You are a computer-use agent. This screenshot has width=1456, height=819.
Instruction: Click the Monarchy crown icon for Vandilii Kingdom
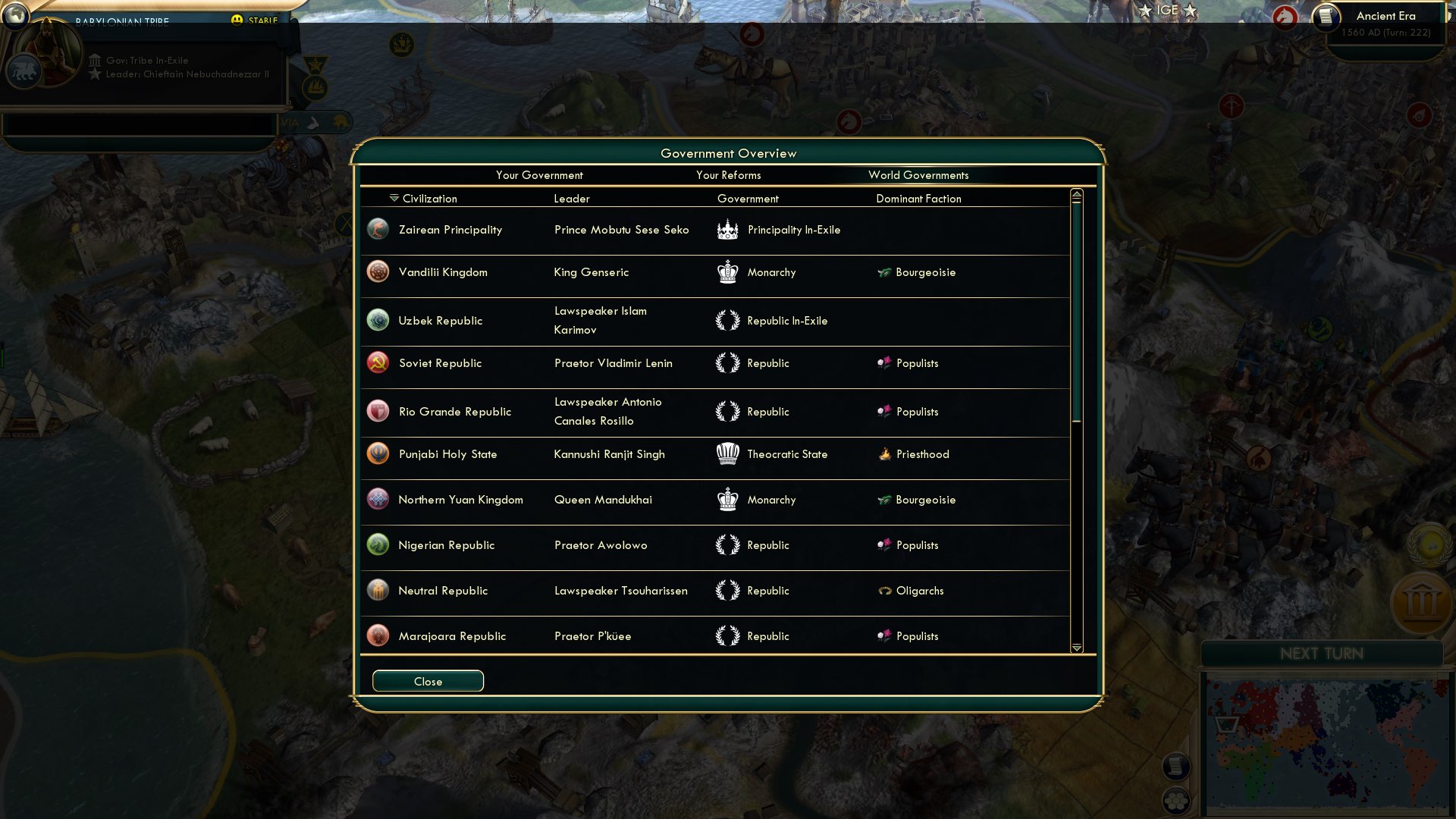727,271
